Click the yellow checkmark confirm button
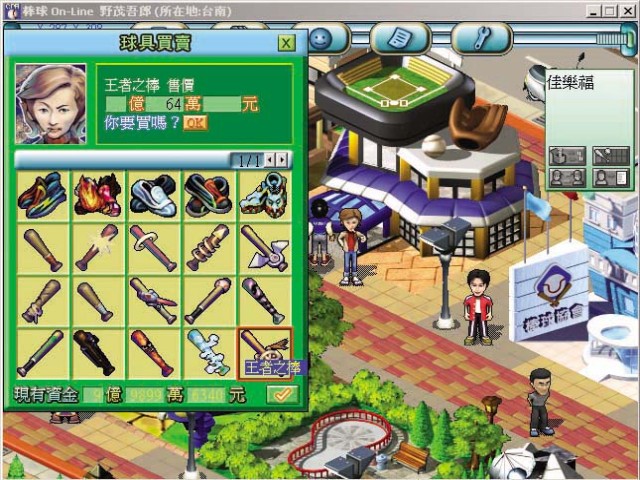 pyautogui.click(x=281, y=395)
